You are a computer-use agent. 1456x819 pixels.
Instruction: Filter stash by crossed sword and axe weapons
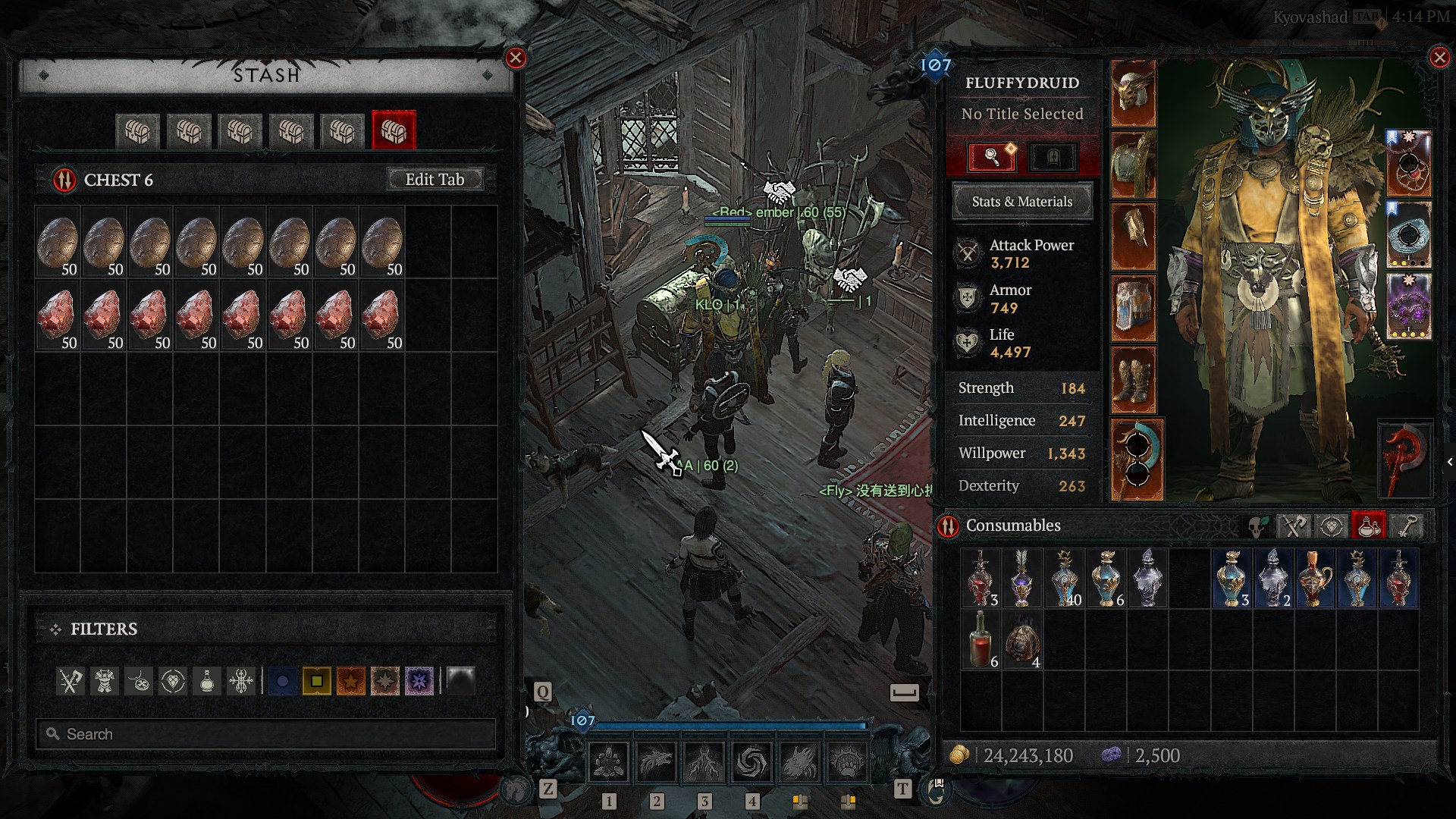point(71,681)
